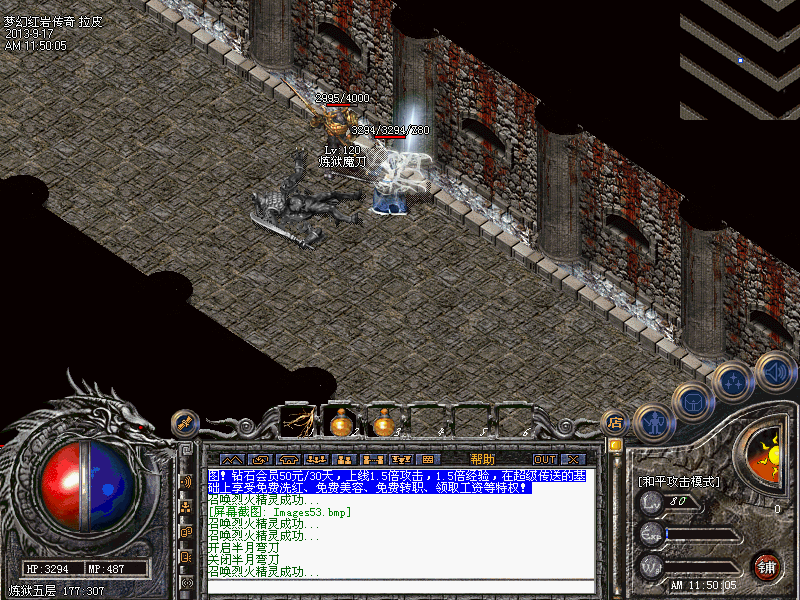
Task: Close the game with the X button
Action: [x=573, y=459]
